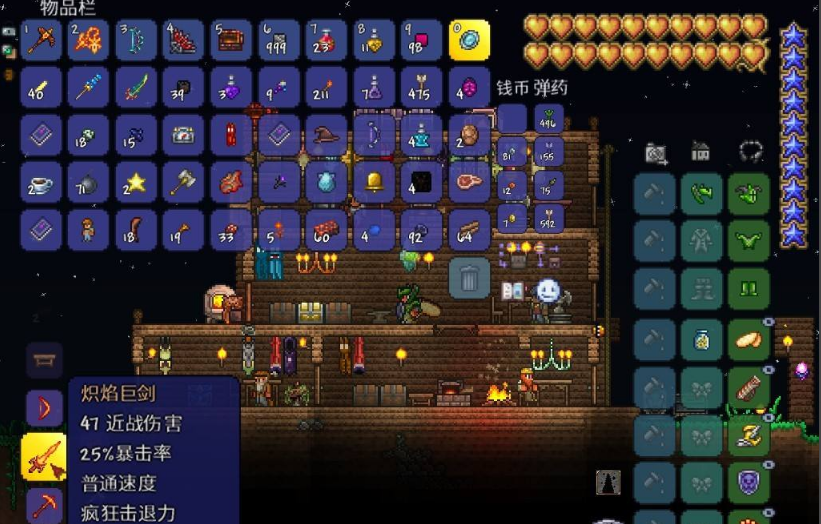Choose the stack of 475 arrows
This screenshot has width=821, height=524.
421,87
